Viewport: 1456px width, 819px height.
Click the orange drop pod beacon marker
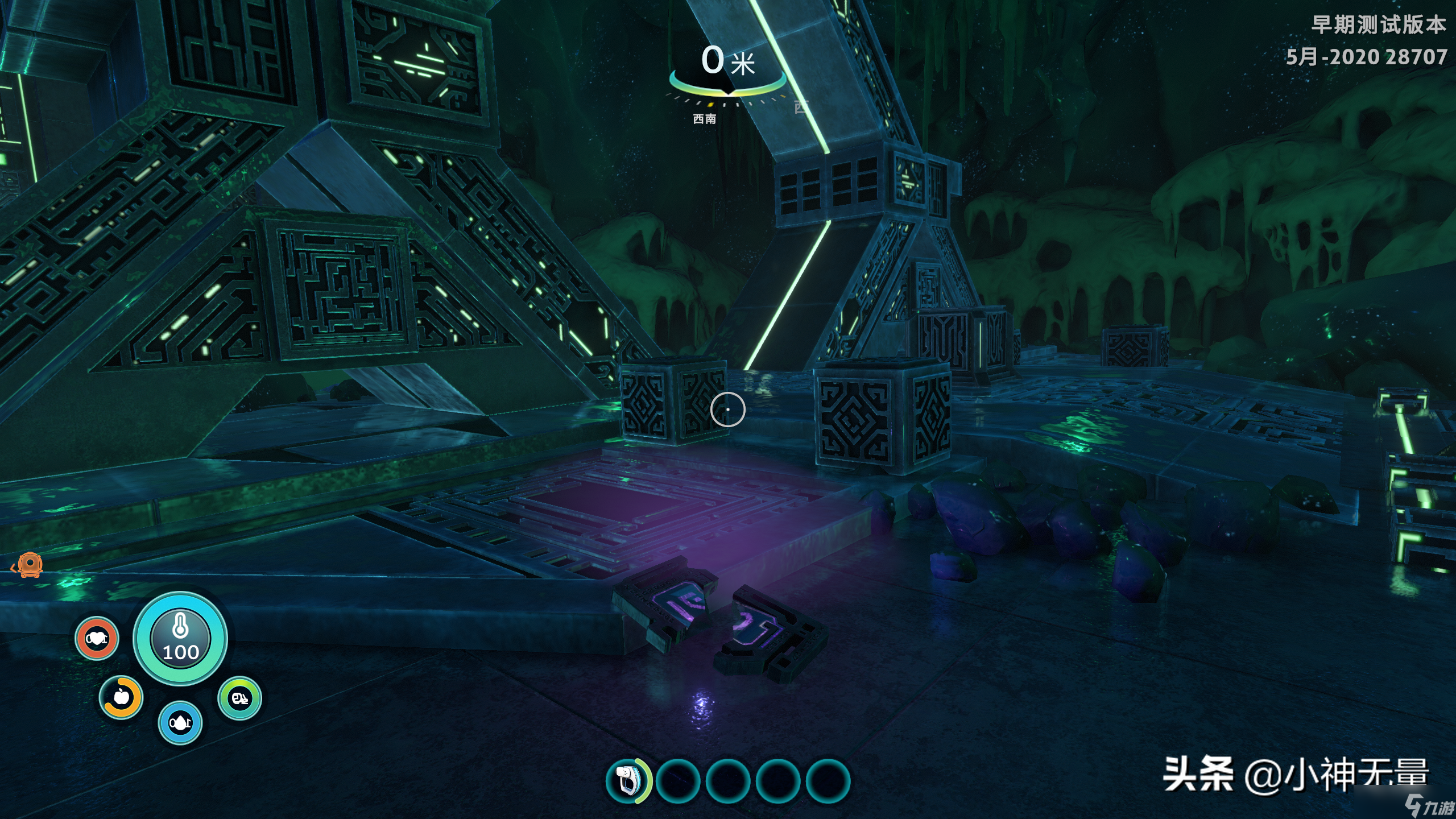point(28,564)
